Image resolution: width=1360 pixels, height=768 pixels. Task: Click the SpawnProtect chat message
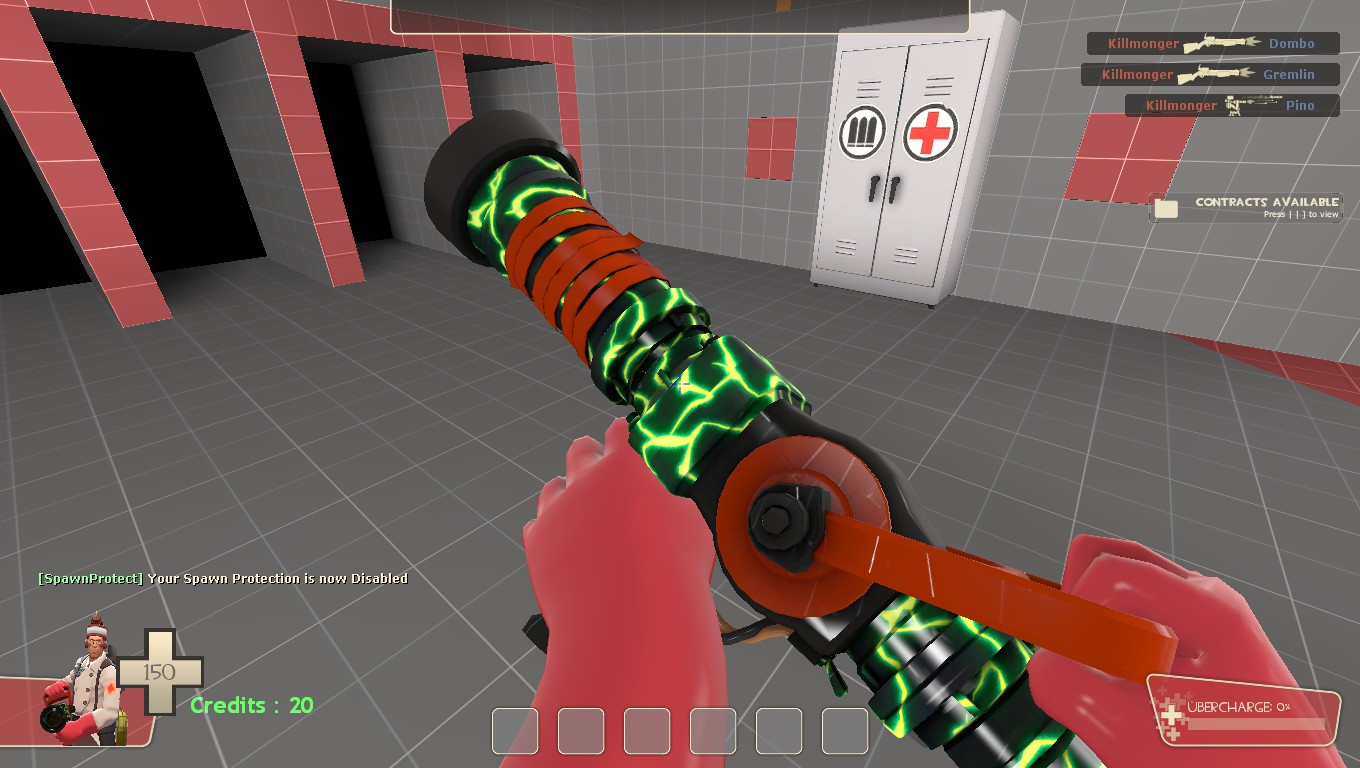222,578
